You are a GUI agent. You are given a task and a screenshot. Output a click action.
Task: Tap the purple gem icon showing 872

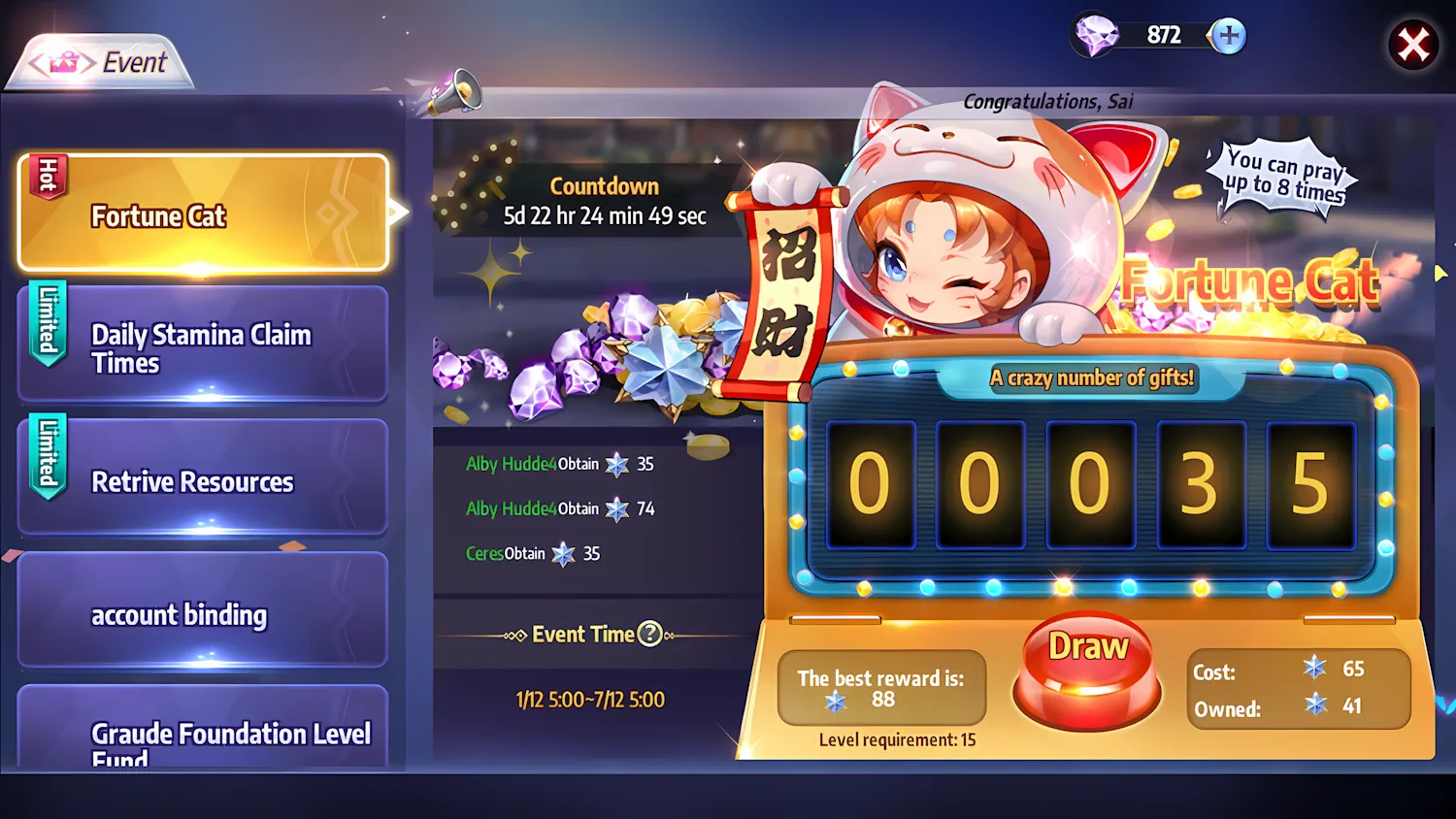point(1096,35)
